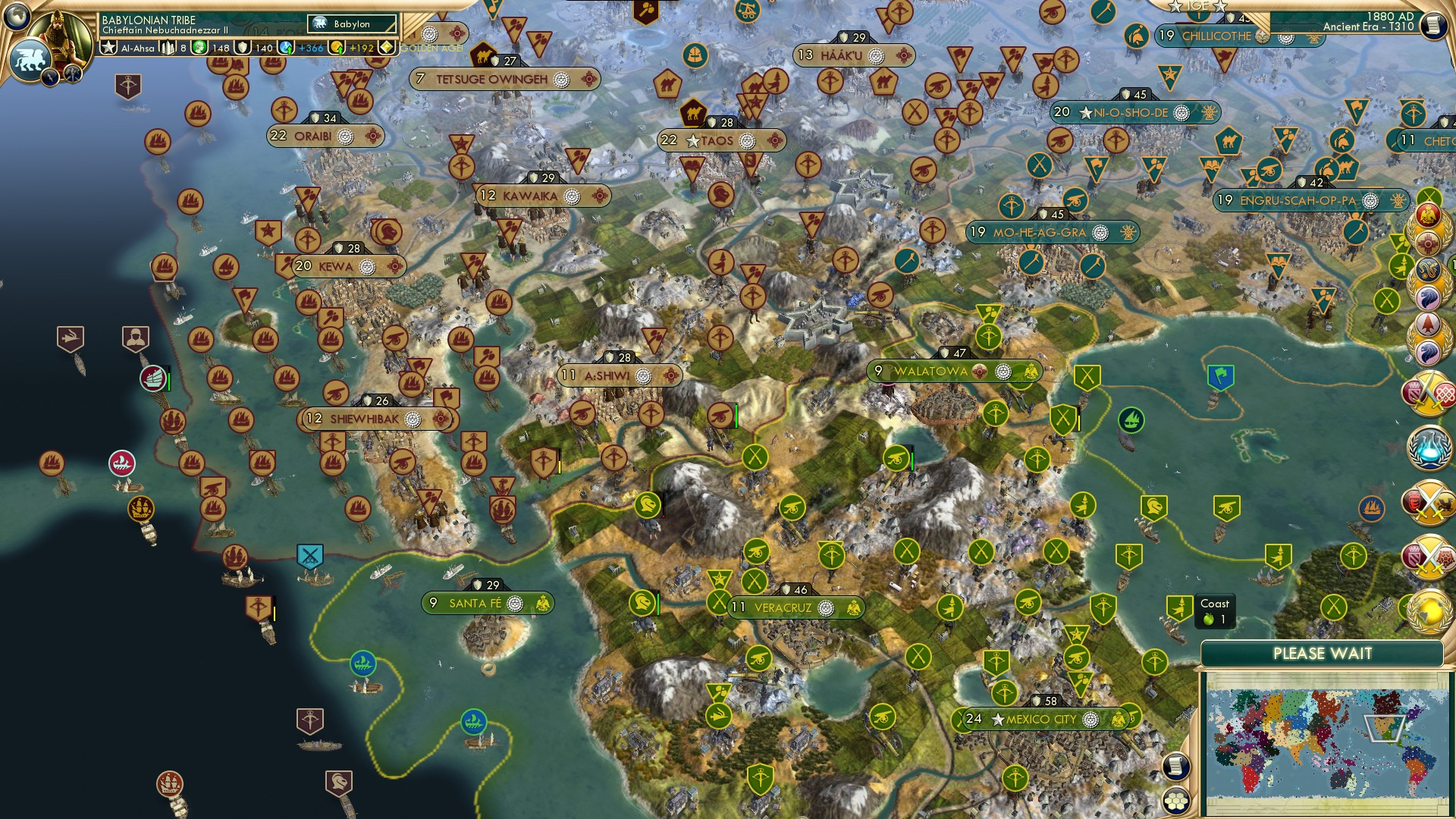Click the hammer icon under the leader portrait
Screen dimensions: 1456x819
(73, 76)
